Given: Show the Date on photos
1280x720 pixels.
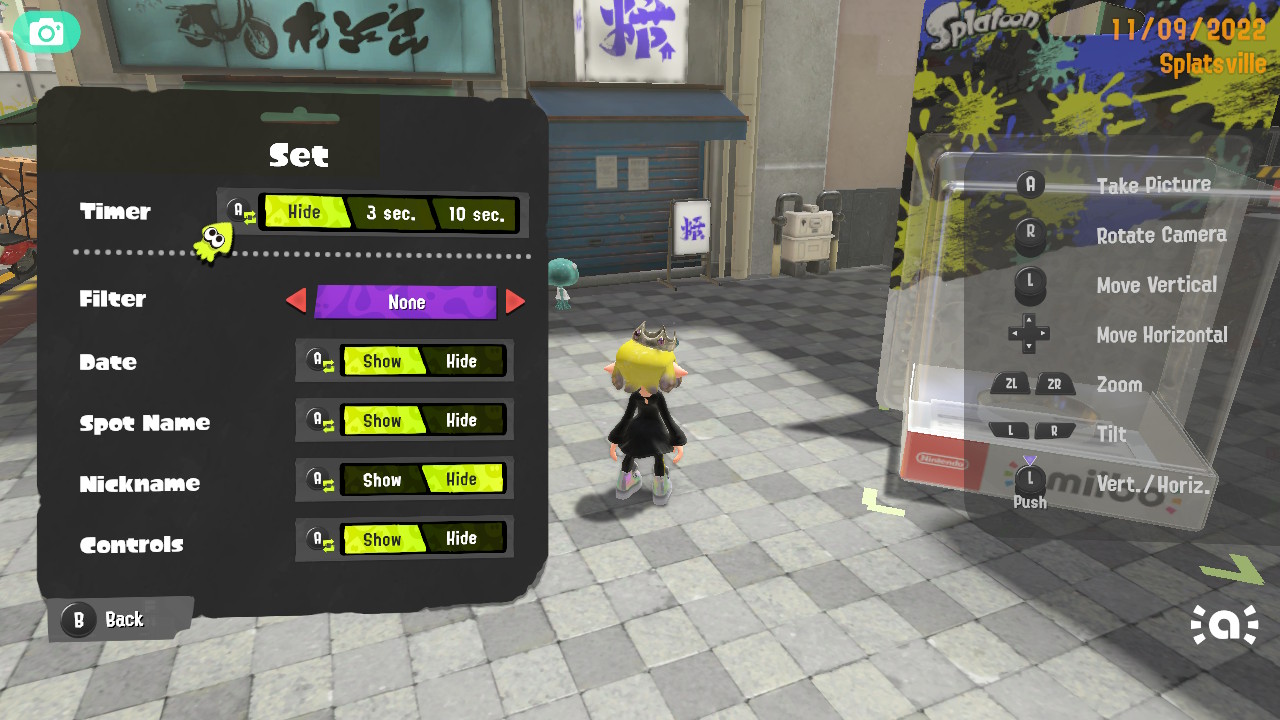Looking at the screenshot, I should (383, 361).
